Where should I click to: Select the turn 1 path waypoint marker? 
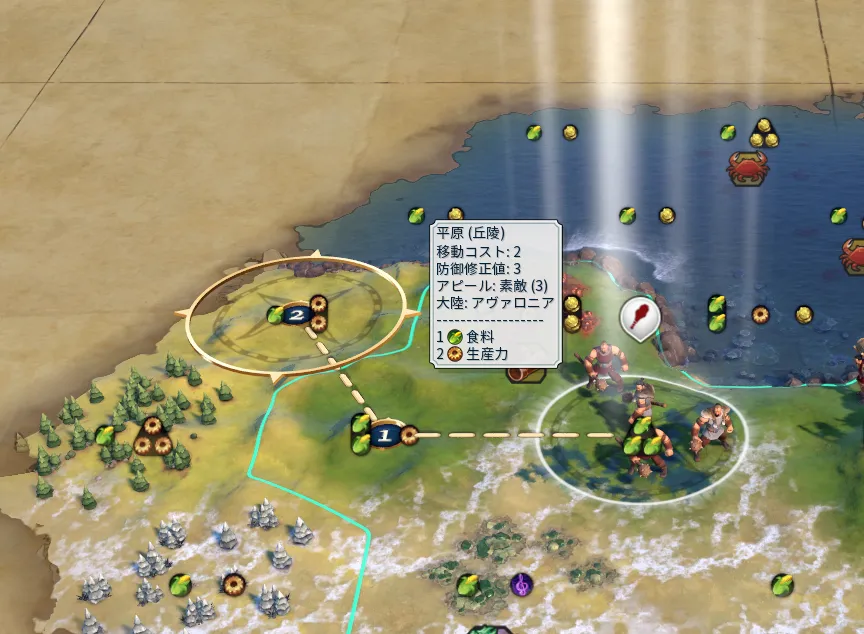pyautogui.click(x=384, y=436)
